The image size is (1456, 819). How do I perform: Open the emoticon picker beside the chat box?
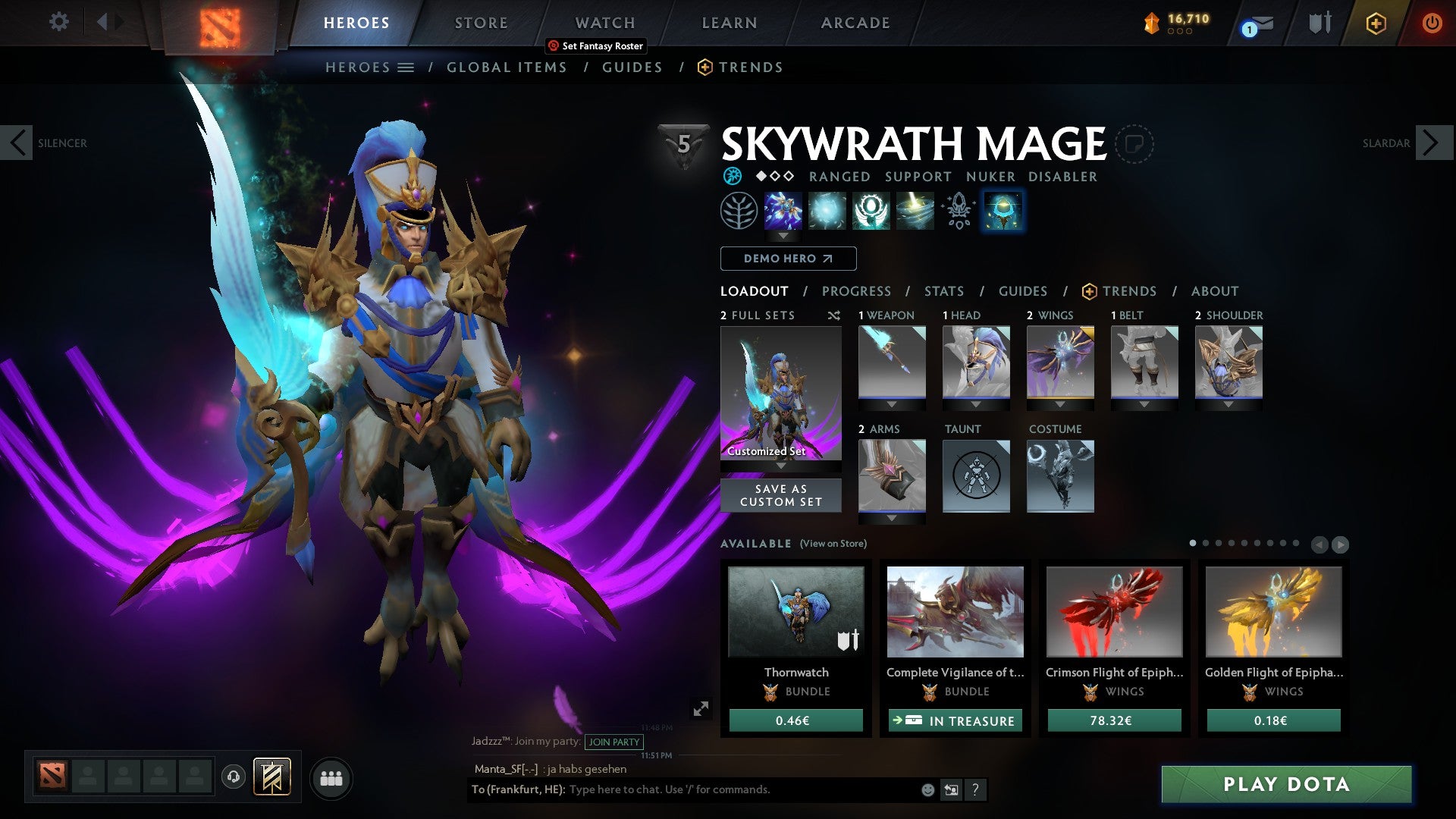pyautogui.click(x=927, y=790)
